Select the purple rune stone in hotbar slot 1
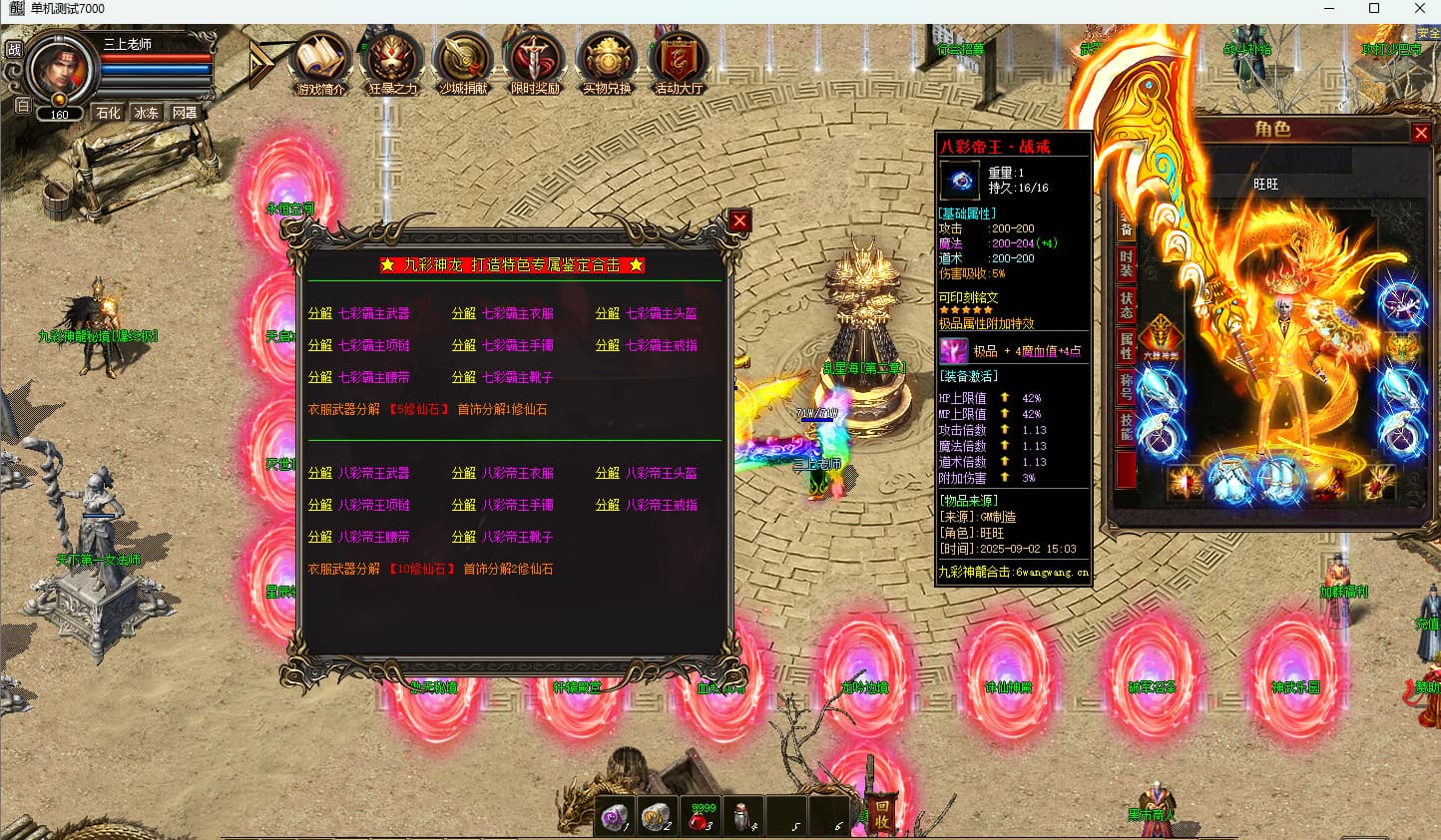 (616, 816)
